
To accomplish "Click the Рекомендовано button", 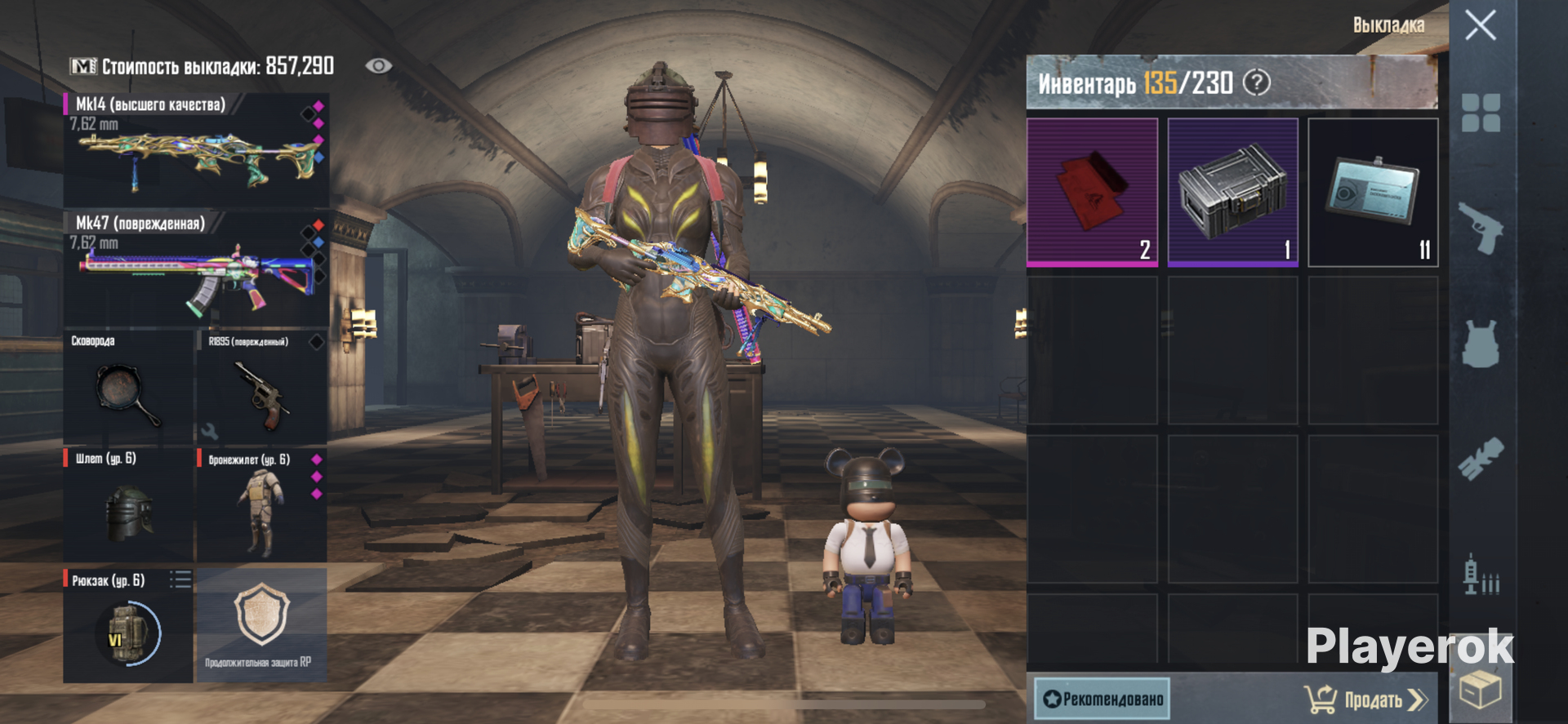I will point(1102,699).
